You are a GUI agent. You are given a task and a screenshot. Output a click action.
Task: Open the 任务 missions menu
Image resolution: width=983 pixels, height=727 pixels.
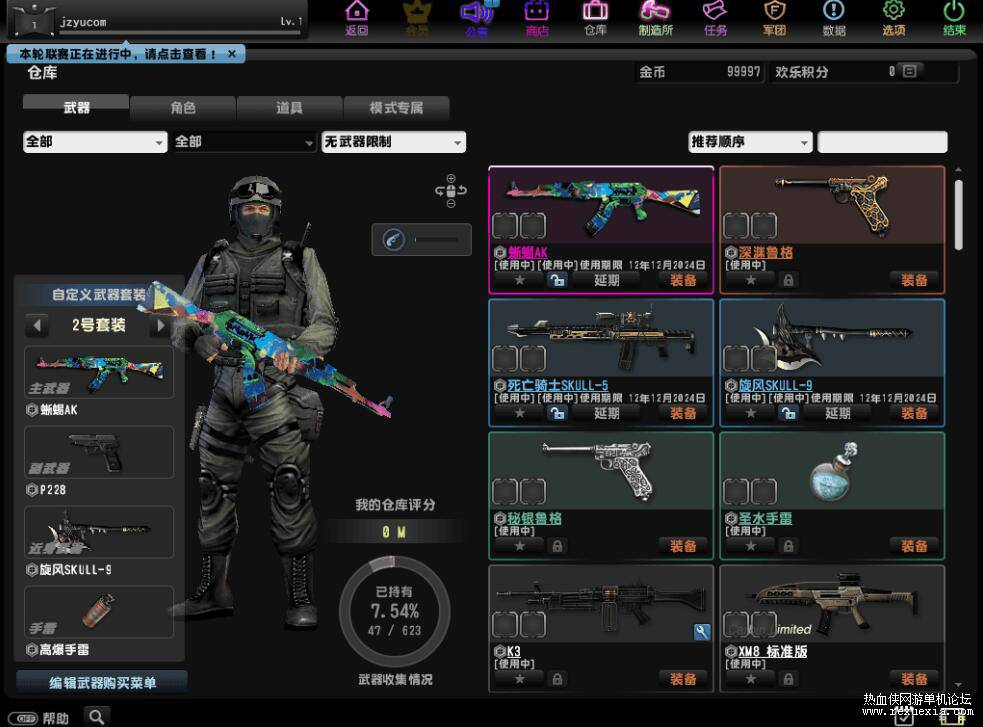point(715,18)
